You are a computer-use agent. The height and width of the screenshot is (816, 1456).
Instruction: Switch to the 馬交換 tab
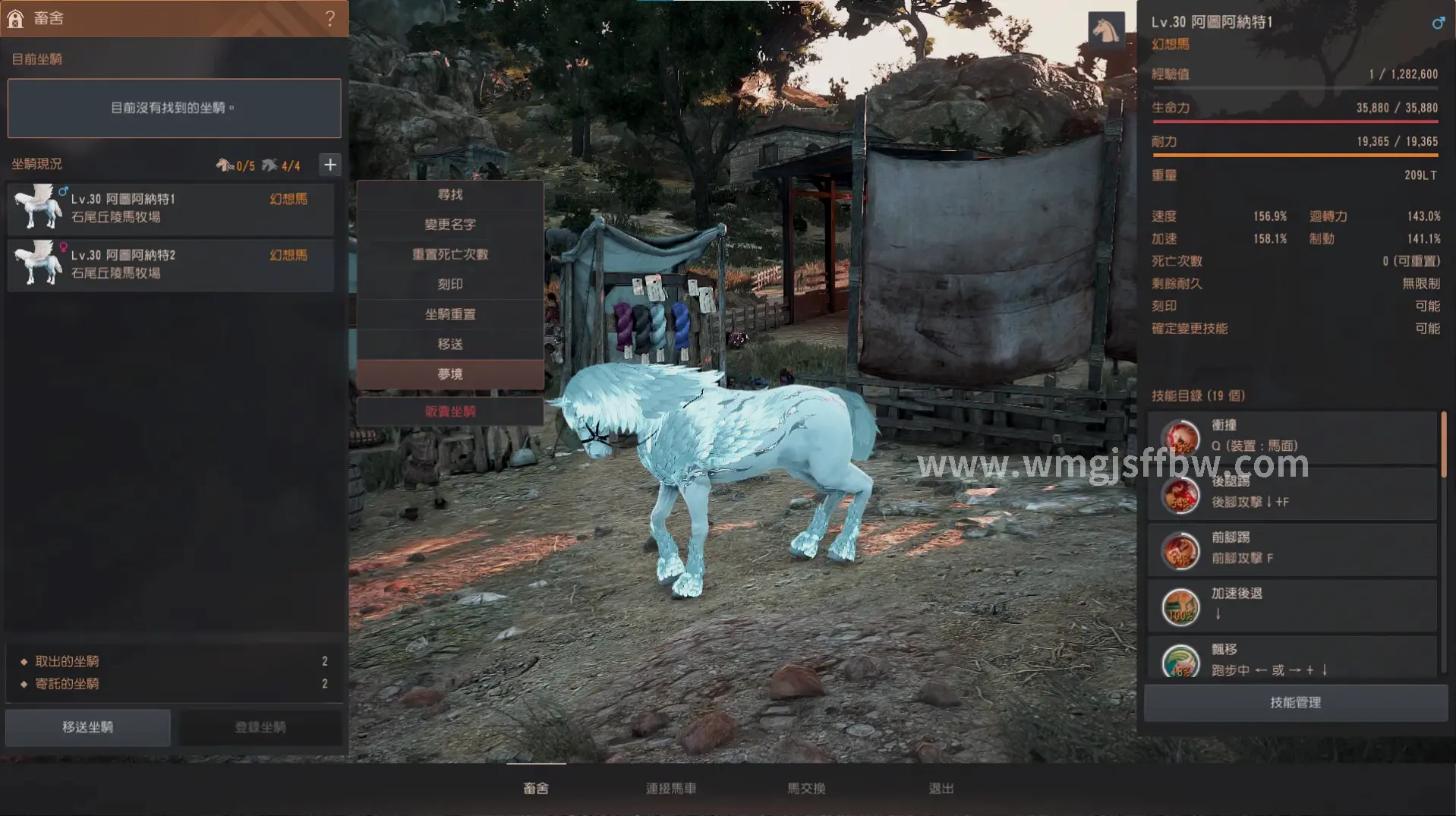coord(806,789)
